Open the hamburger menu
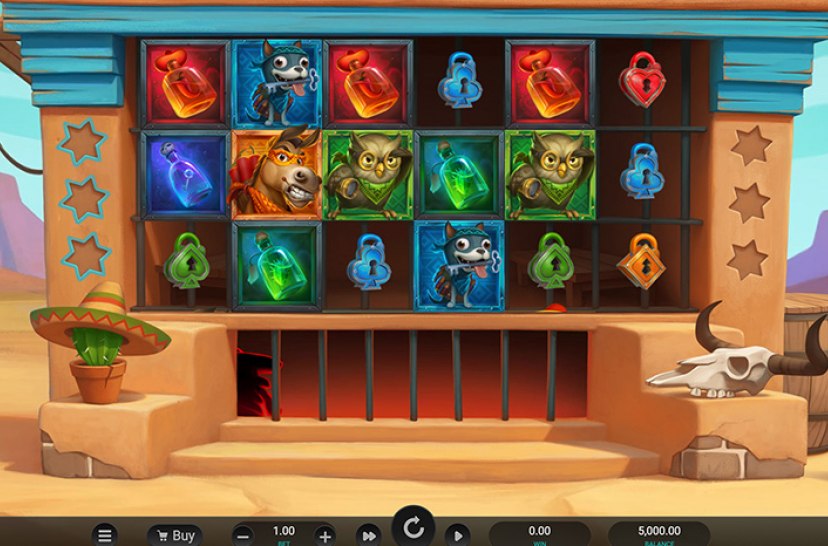The width and height of the screenshot is (828, 546). tap(104, 535)
